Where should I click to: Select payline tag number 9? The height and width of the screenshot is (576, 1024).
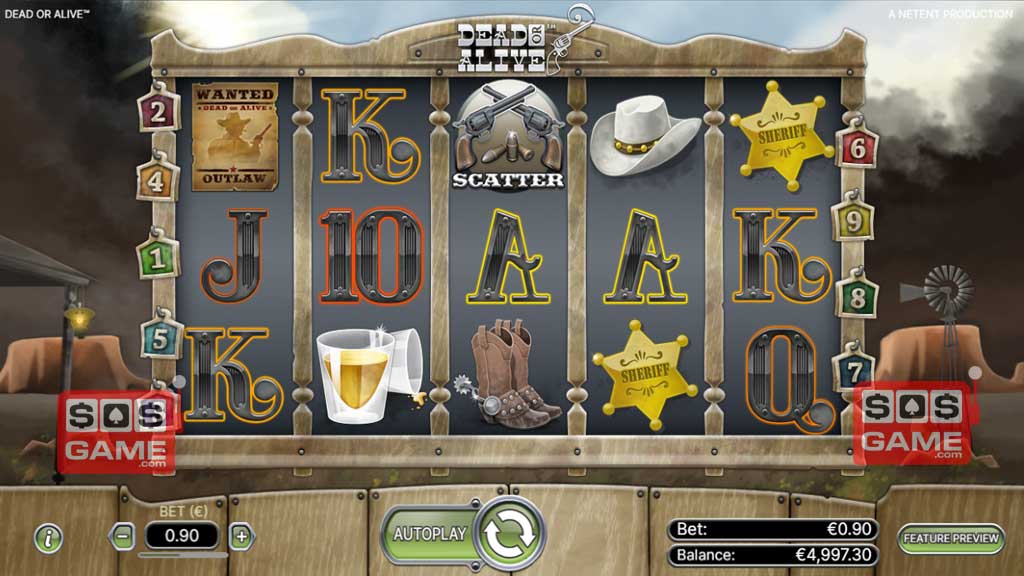coord(854,220)
